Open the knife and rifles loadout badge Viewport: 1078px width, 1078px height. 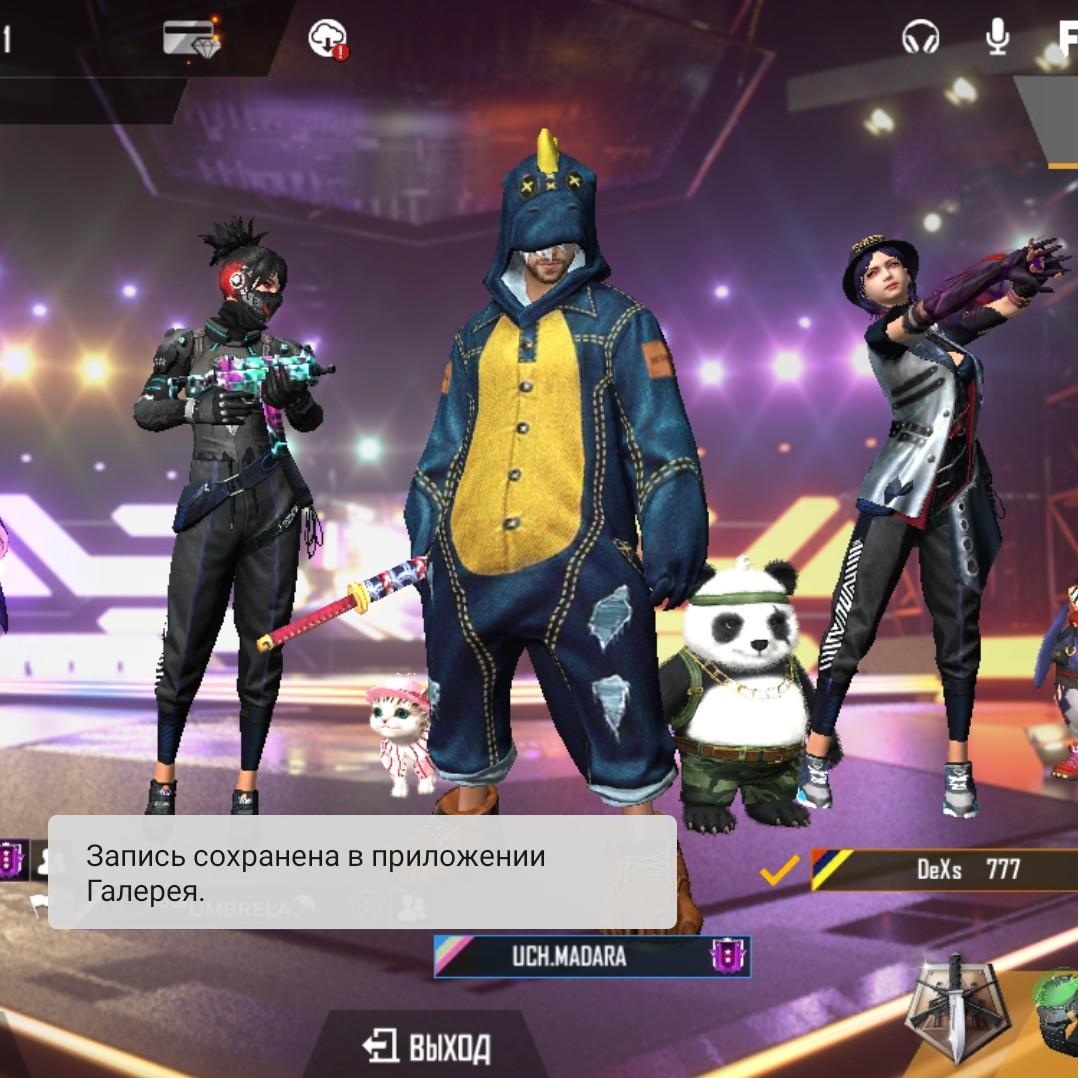pos(954,1005)
